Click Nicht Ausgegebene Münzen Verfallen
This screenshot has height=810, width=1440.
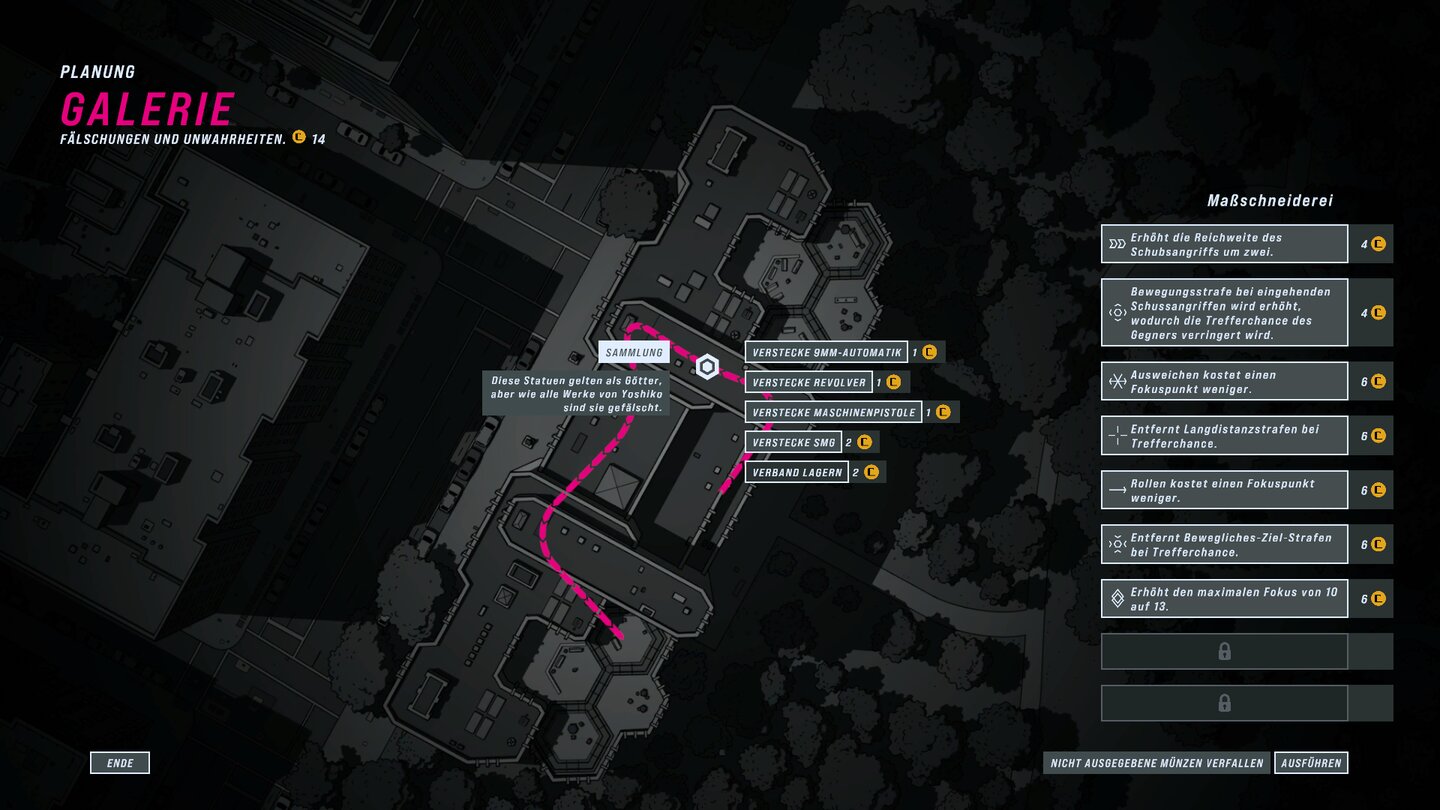1154,762
